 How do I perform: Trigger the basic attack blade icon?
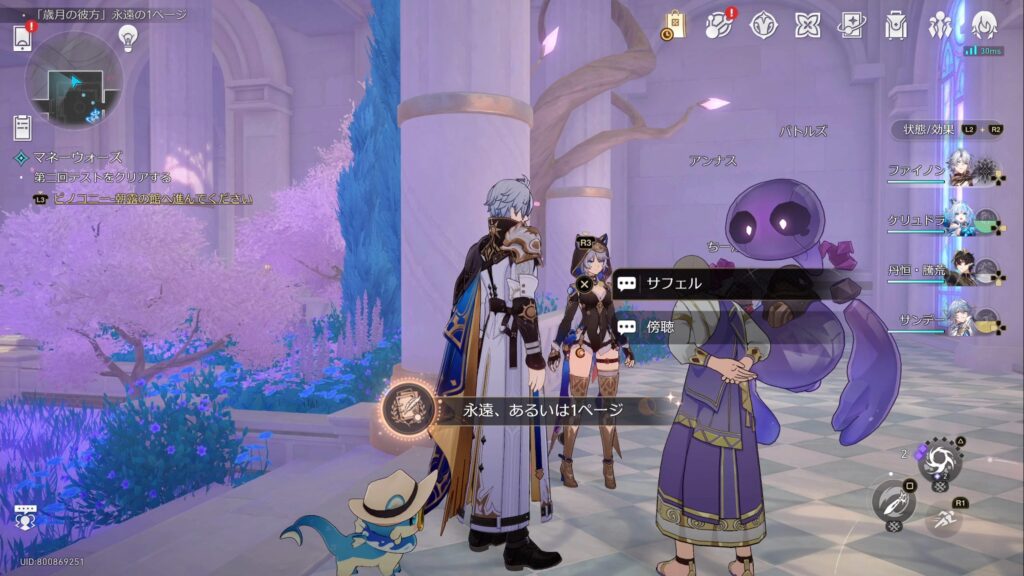tap(893, 500)
